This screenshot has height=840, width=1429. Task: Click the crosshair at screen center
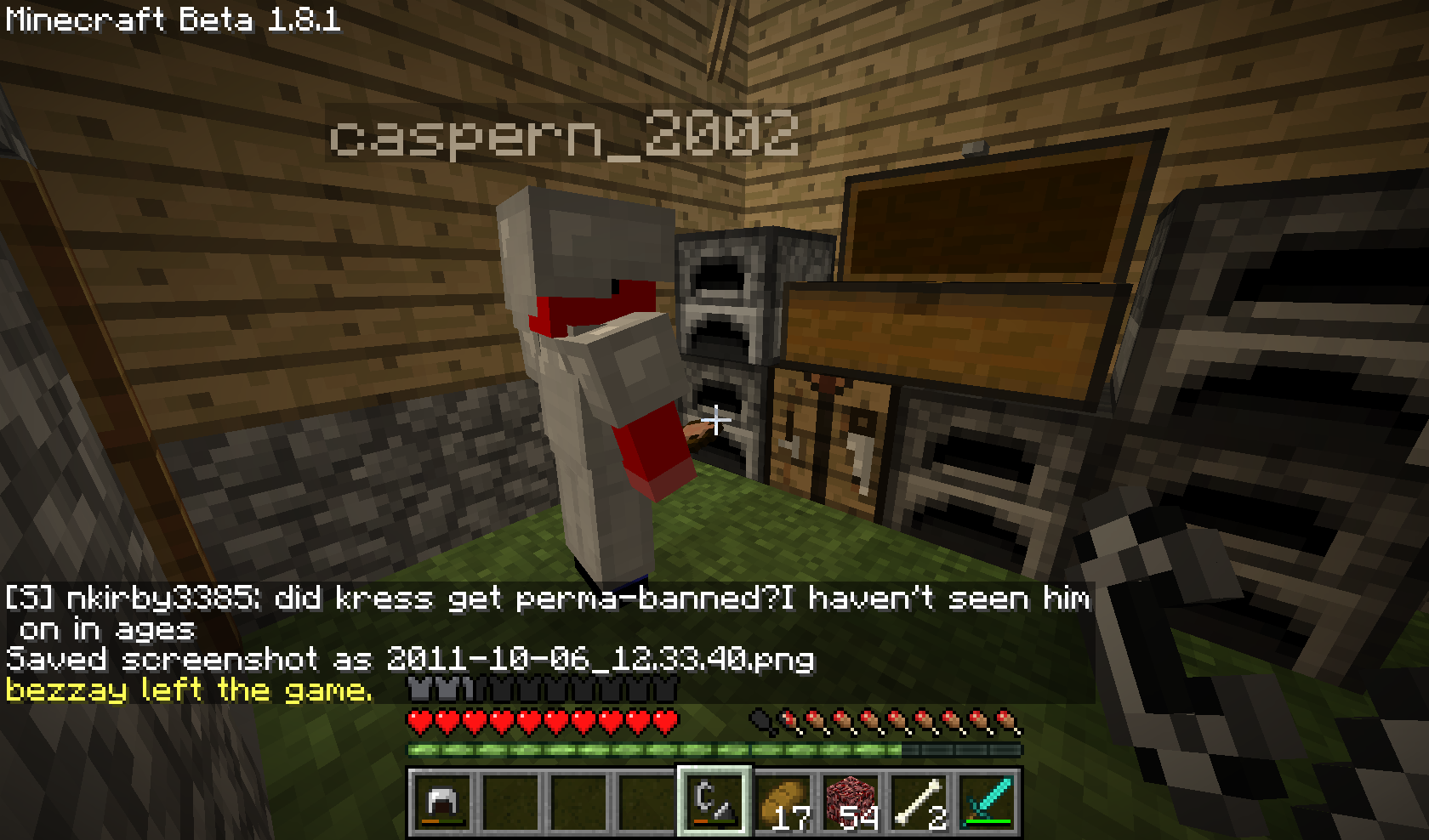717,418
